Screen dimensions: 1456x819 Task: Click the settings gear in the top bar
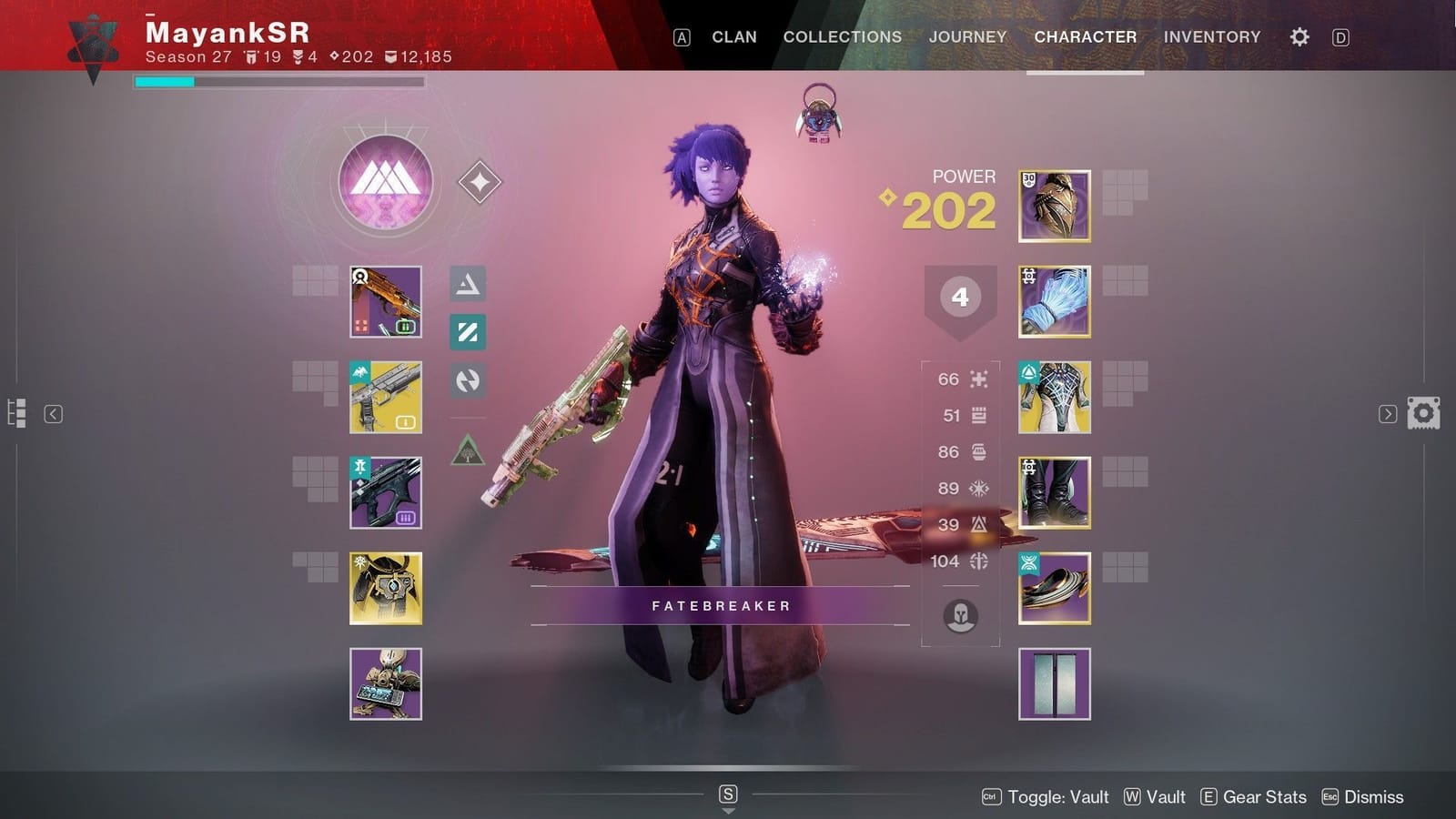1299,36
